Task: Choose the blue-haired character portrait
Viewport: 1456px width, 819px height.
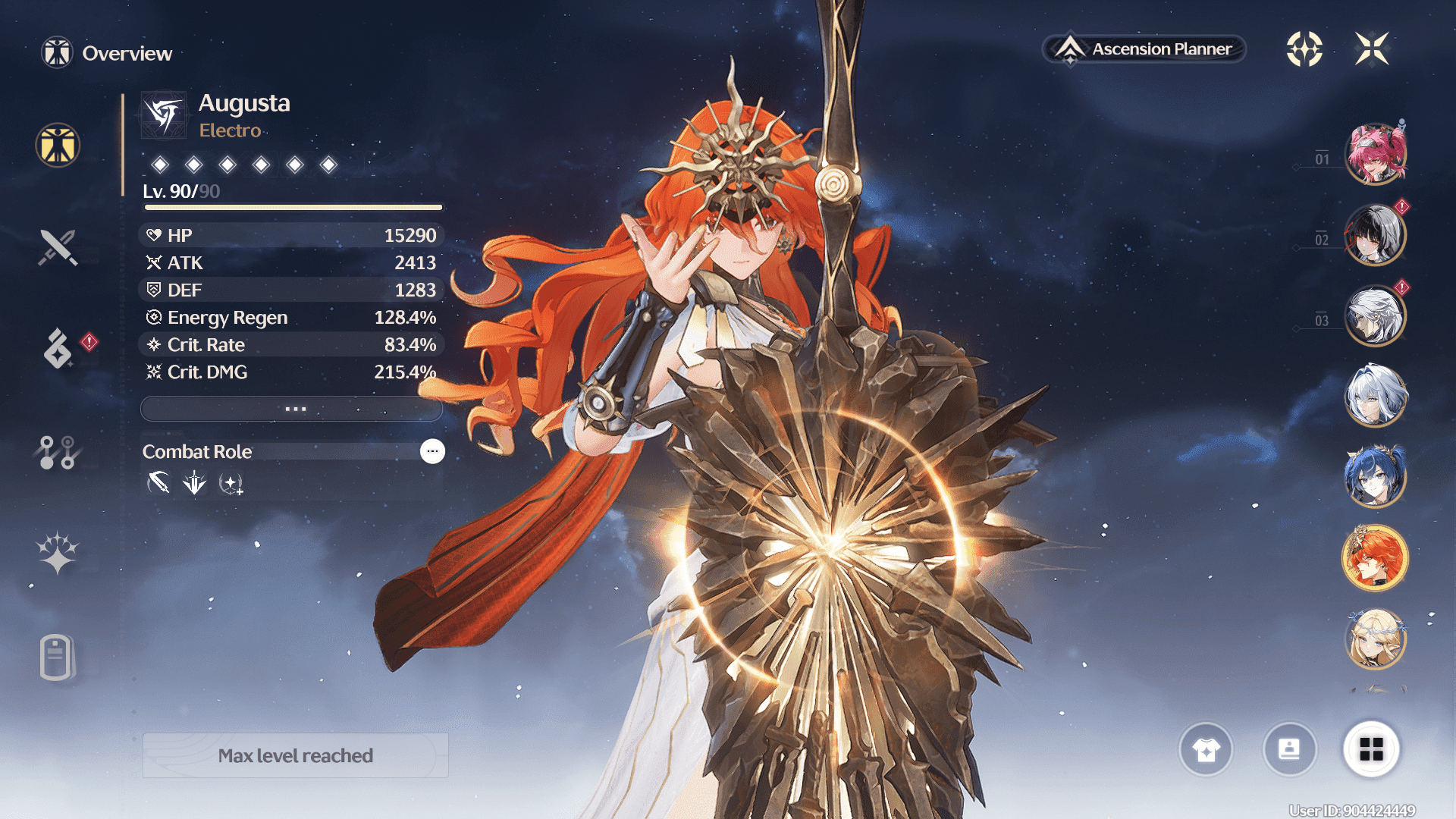Action: (x=1375, y=477)
